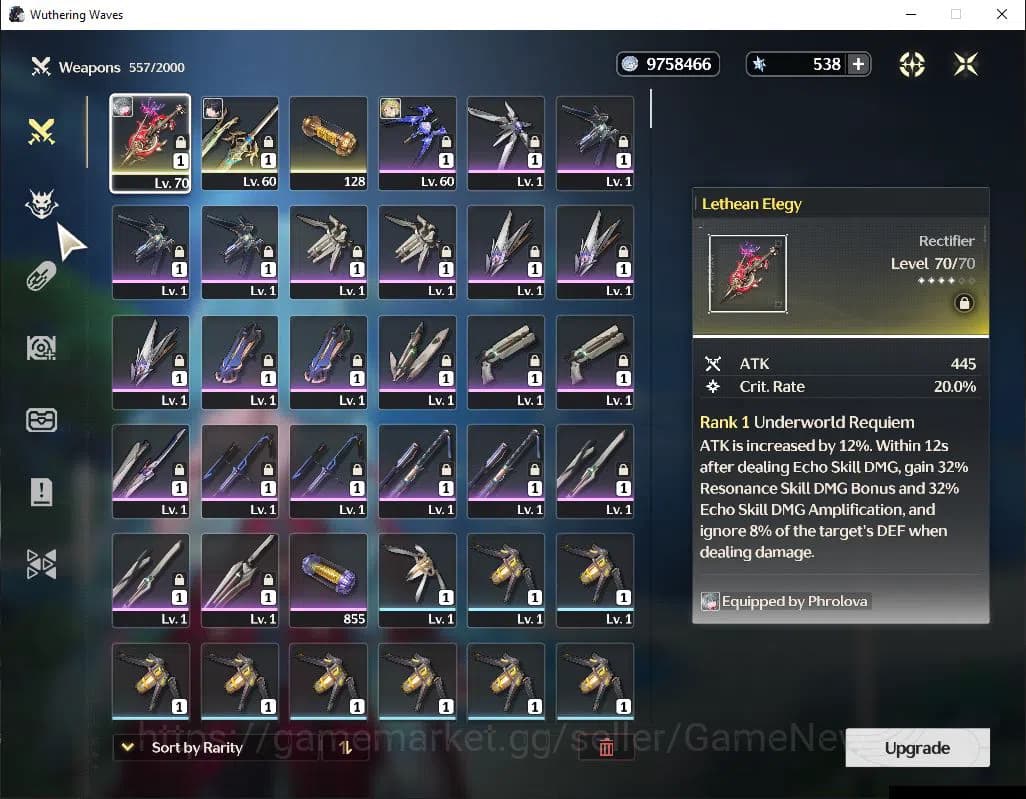Minimize the game window
The height and width of the screenshot is (799, 1026).
[x=910, y=14]
